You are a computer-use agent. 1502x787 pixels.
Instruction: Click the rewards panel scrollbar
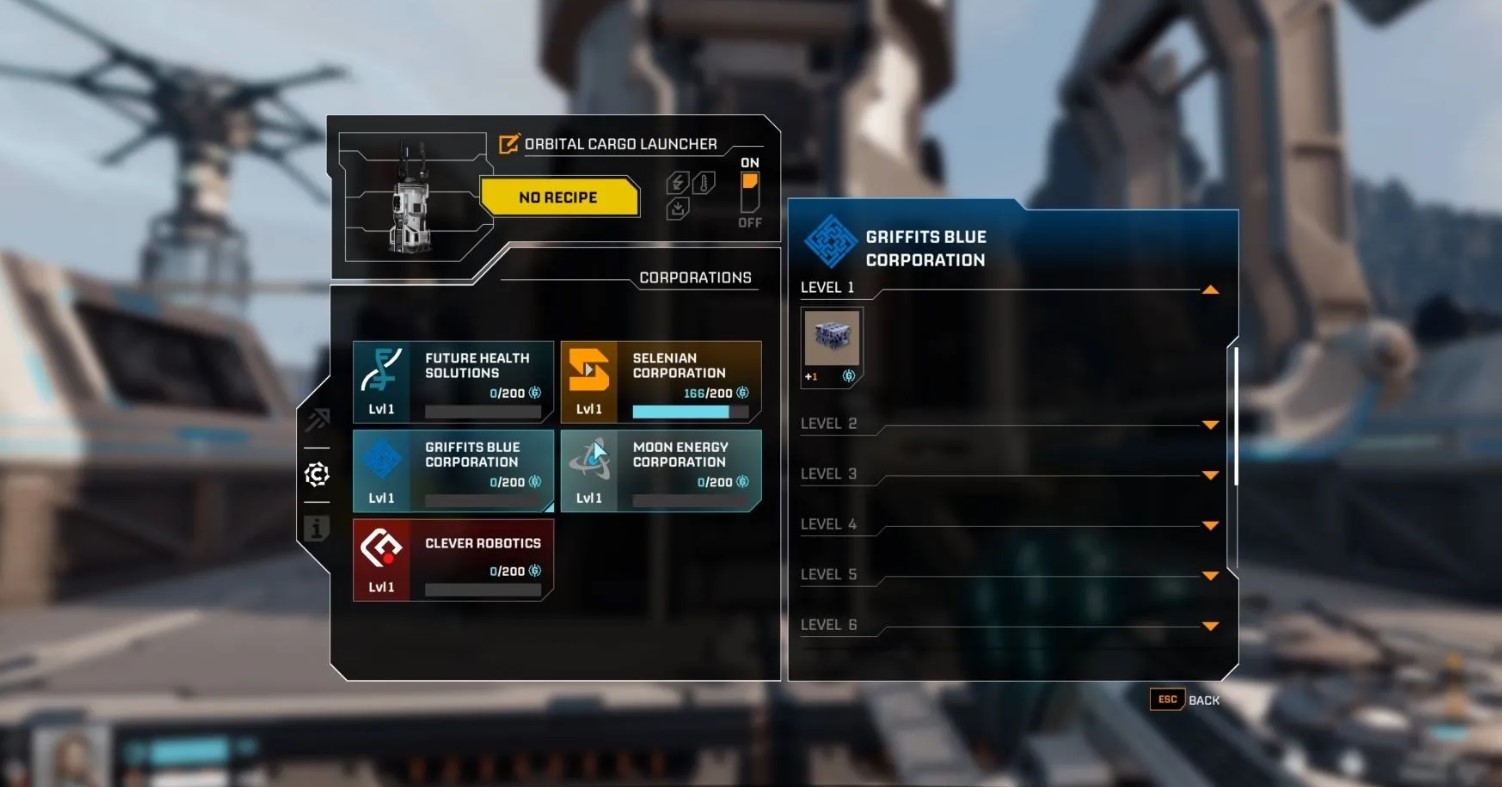[x=1236, y=415]
